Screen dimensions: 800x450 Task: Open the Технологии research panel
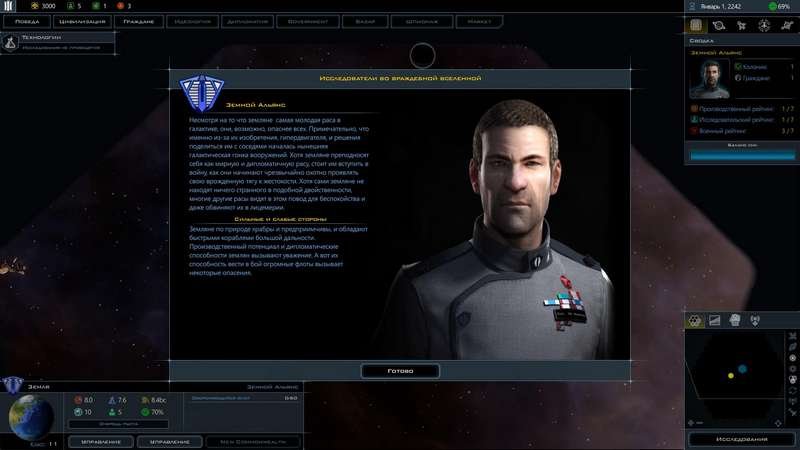45,42
